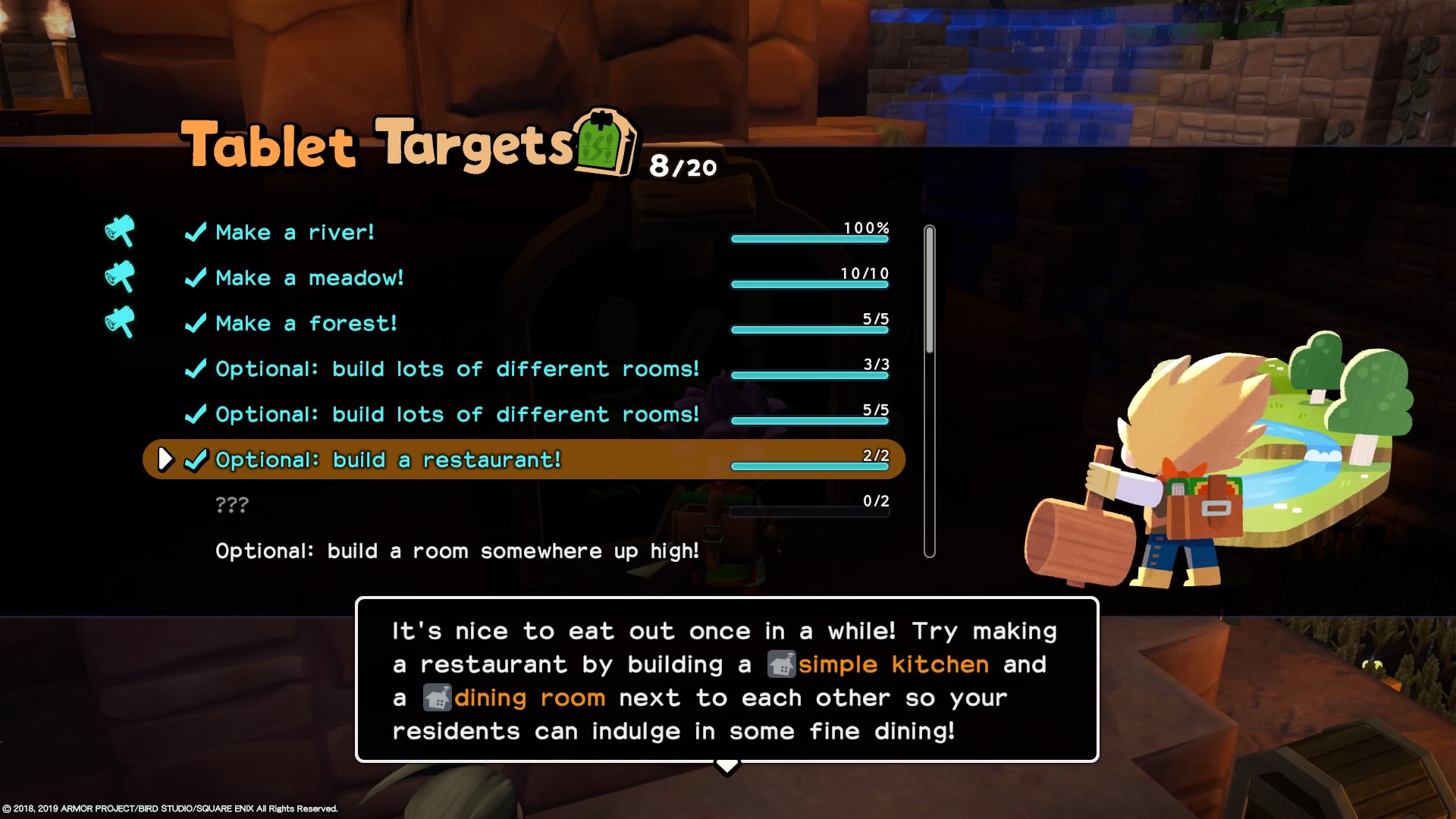
Task: Toggle the checkmark beside Make a forest
Action: (195, 322)
